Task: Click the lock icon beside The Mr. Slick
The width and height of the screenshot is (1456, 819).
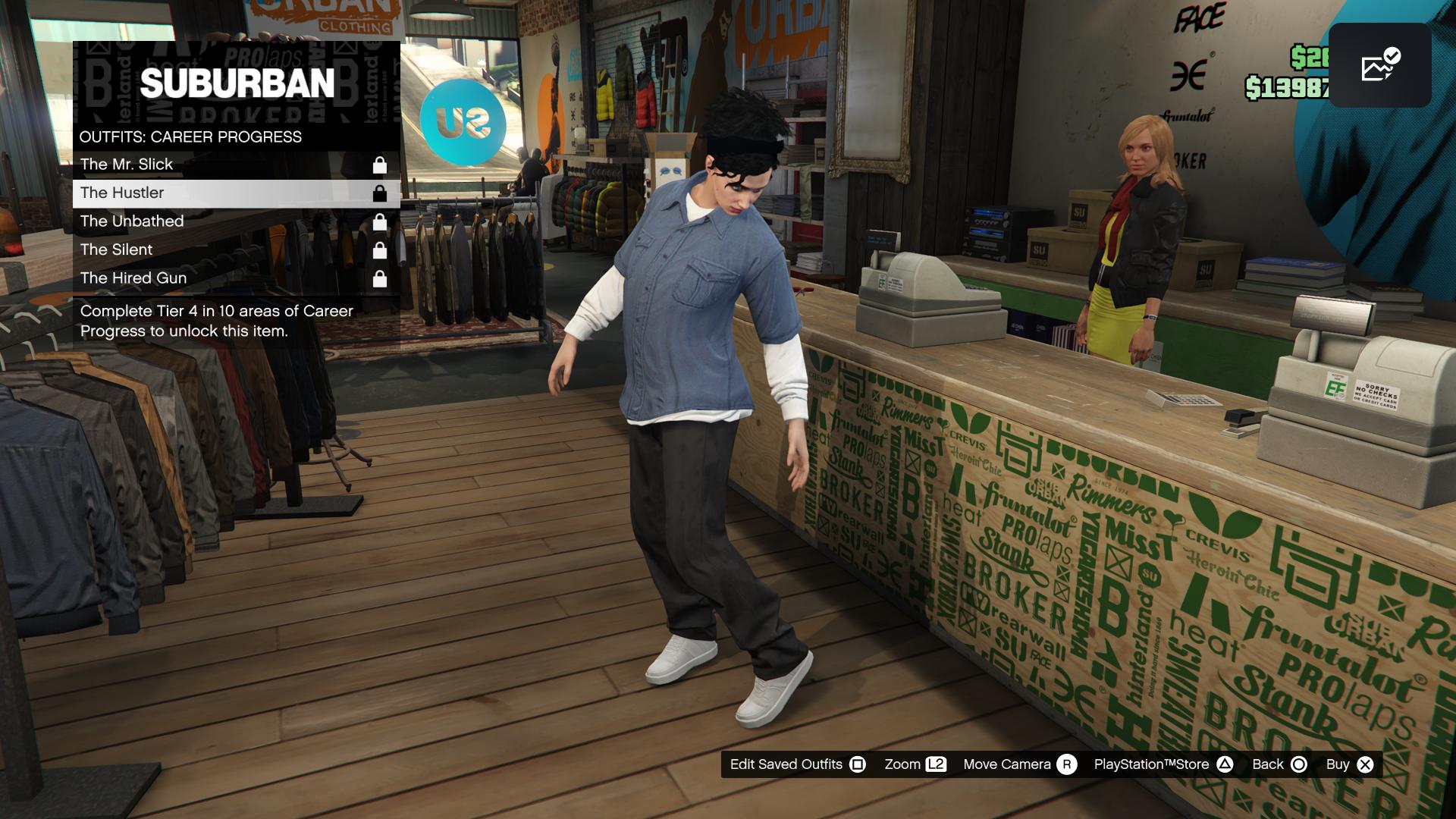Action: coord(381,164)
